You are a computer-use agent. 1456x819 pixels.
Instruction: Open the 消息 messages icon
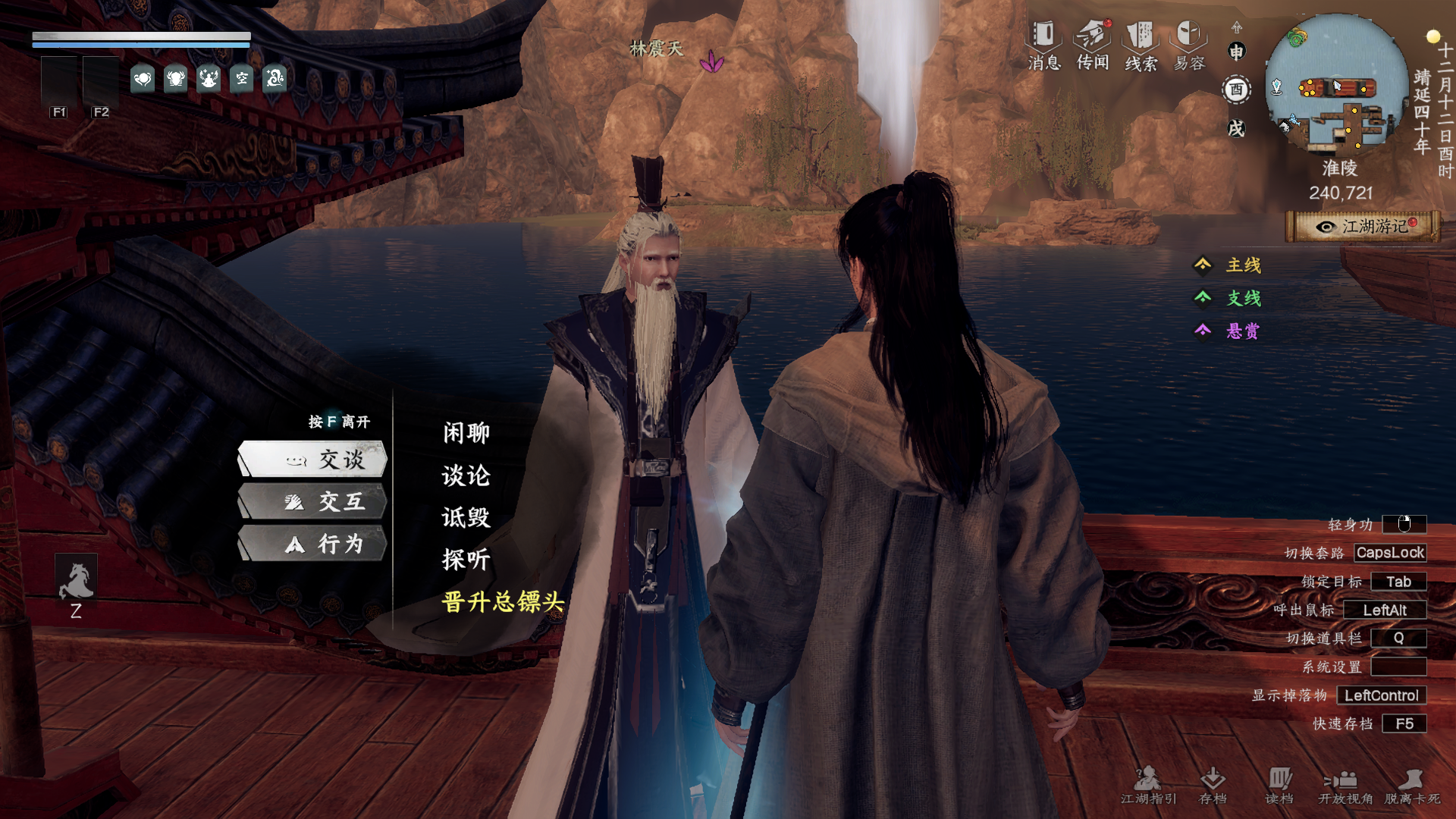(x=1044, y=45)
